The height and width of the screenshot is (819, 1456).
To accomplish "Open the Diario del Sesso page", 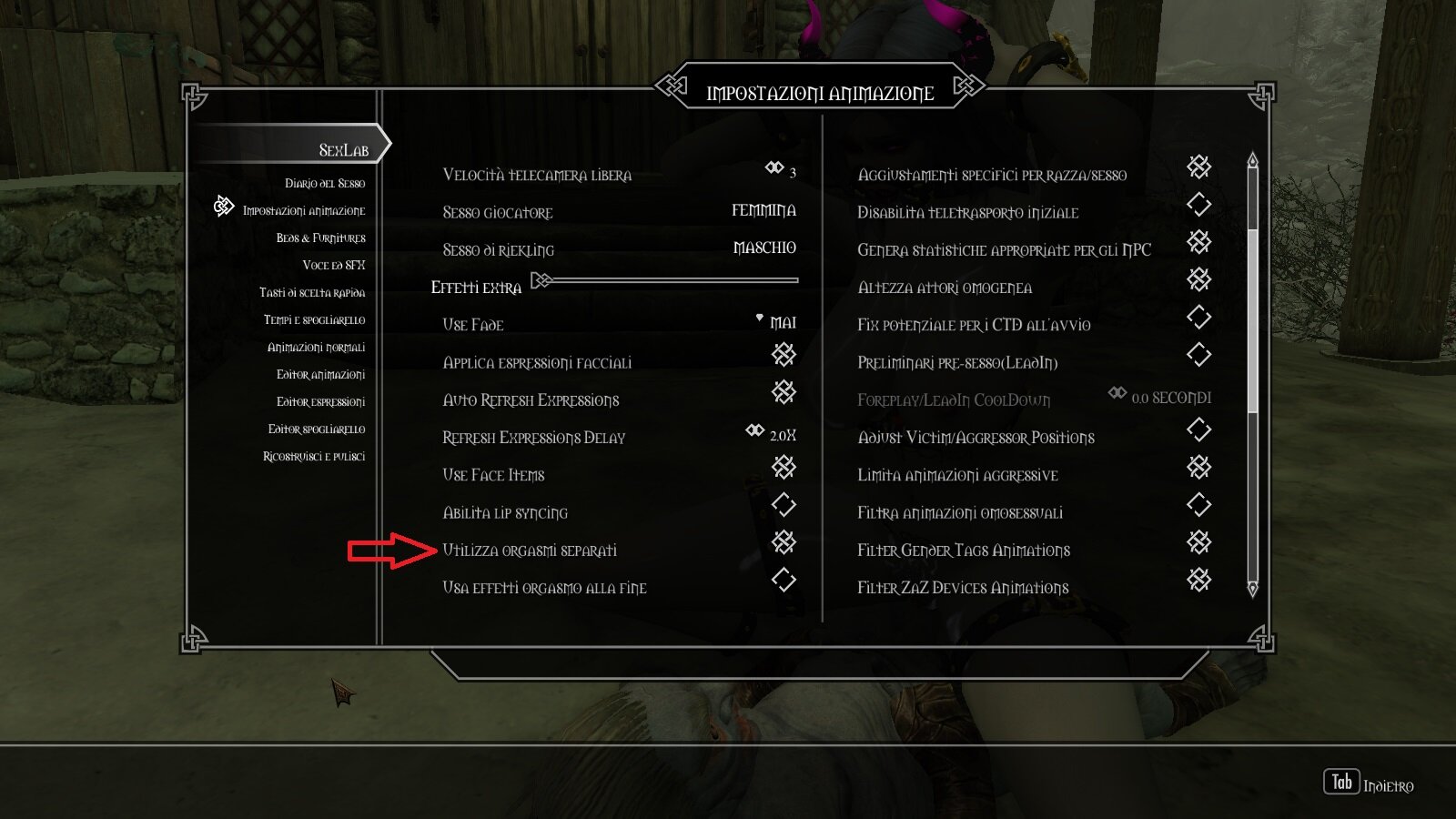I will 324,182.
